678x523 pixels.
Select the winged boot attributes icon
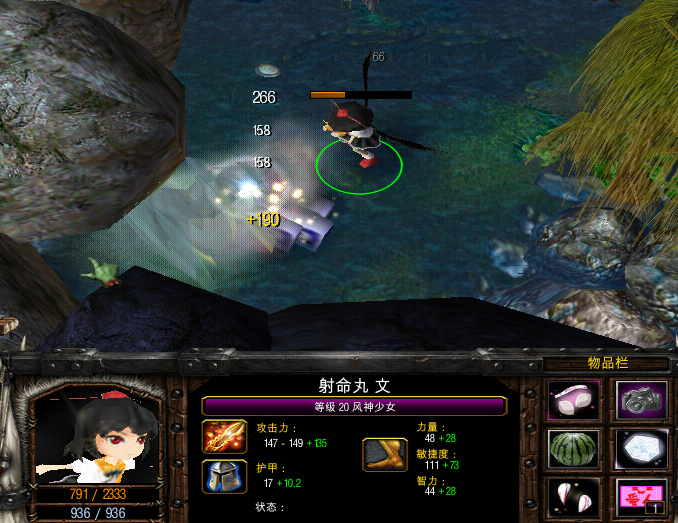click(384, 454)
